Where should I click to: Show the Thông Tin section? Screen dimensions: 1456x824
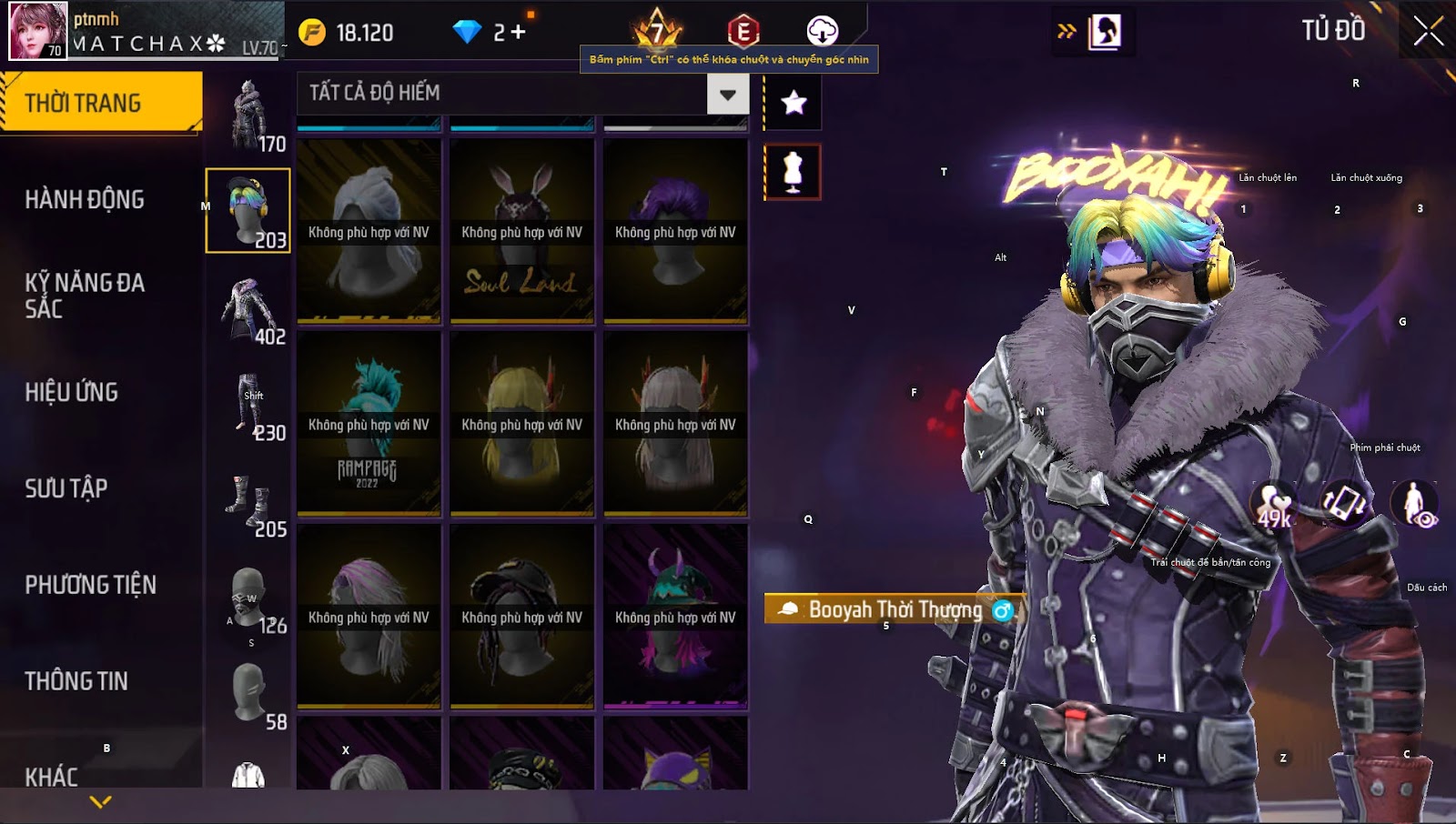point(76,681)
